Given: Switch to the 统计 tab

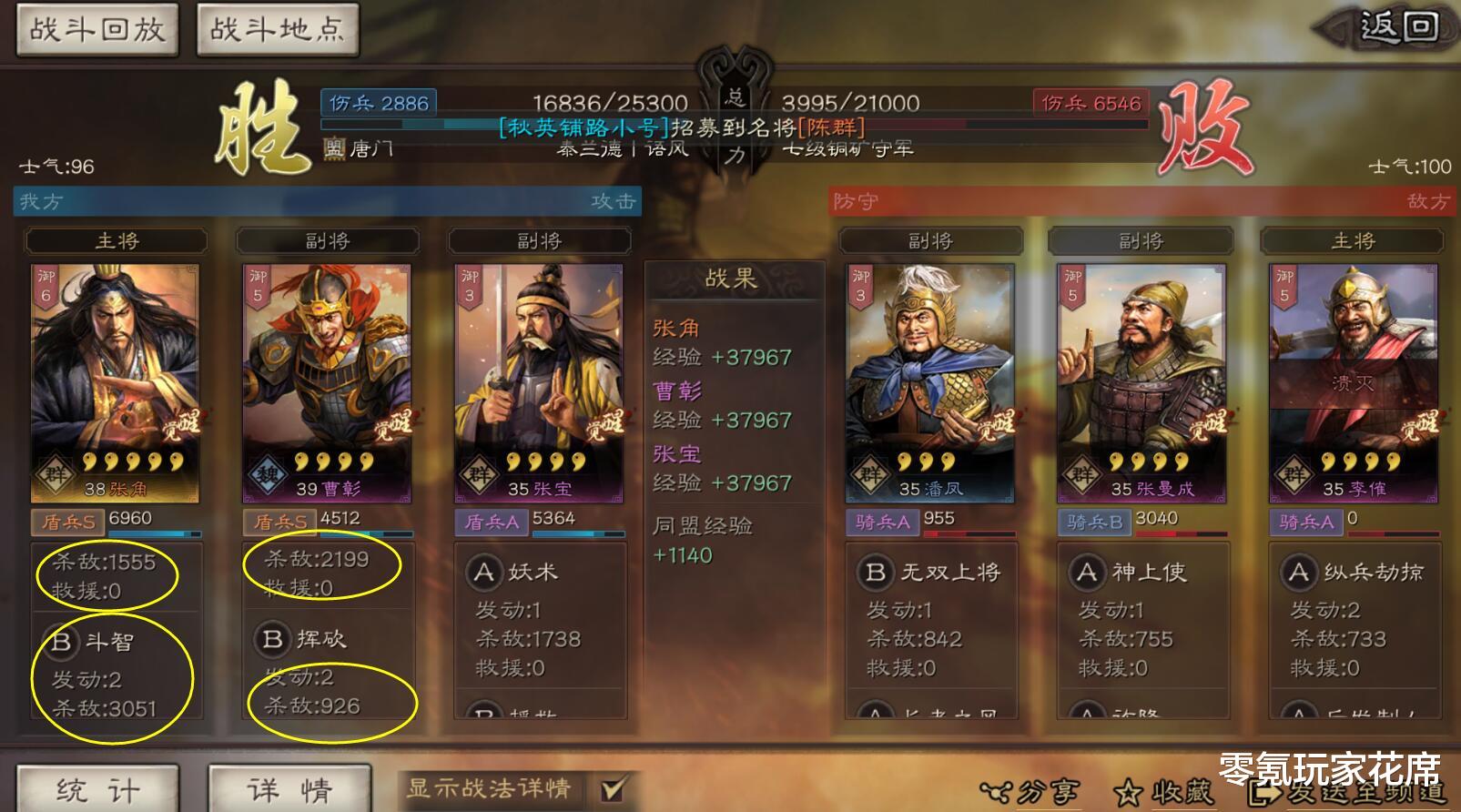Looking at the screenshot, I should 95,787.
